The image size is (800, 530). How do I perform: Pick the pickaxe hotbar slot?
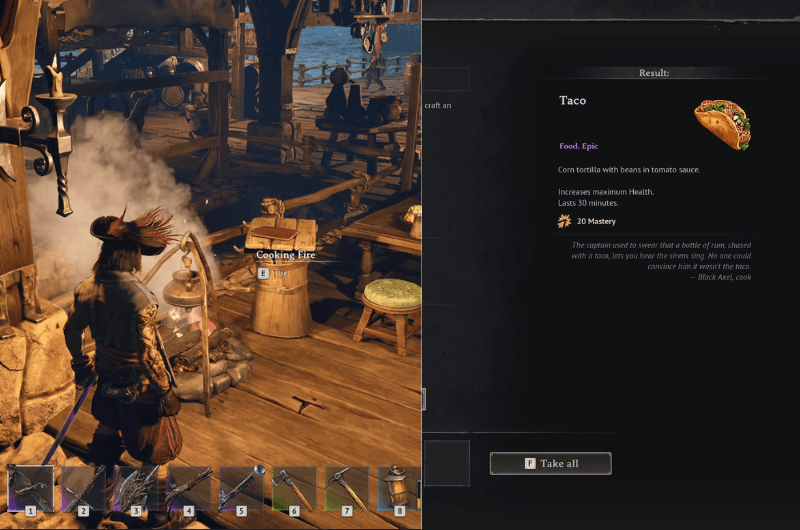(347, 489)
